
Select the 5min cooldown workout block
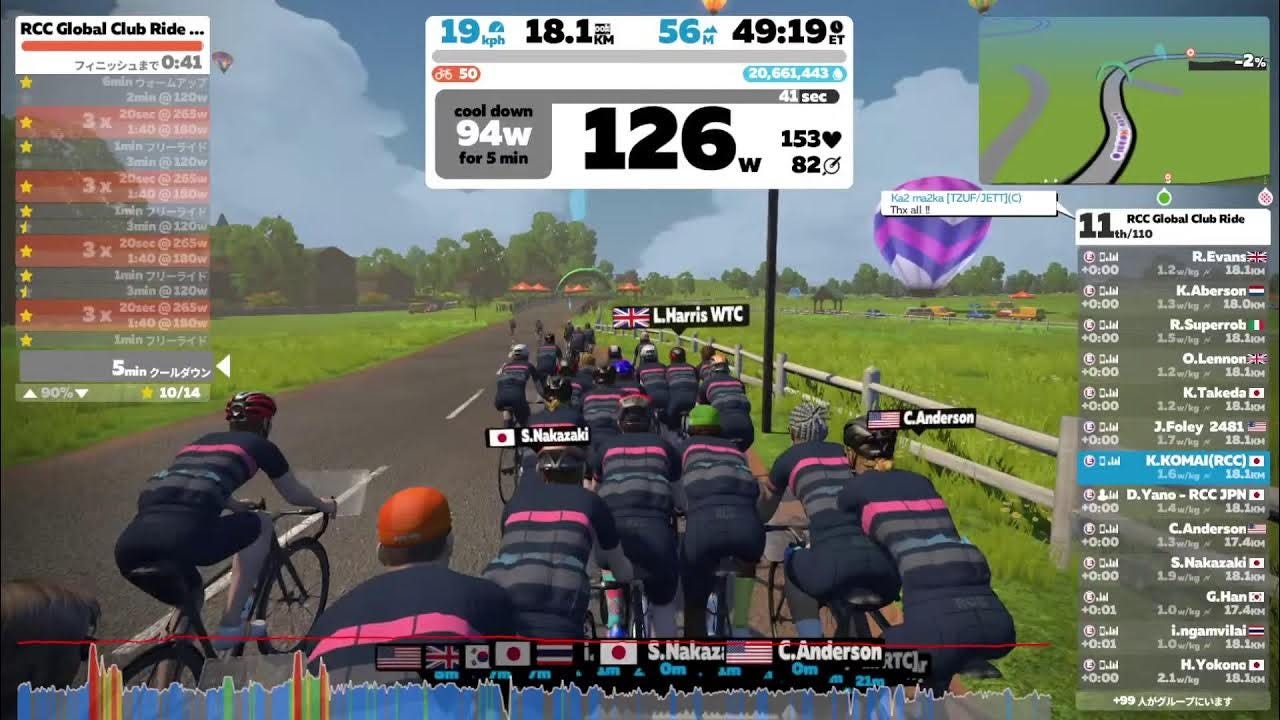115,368
